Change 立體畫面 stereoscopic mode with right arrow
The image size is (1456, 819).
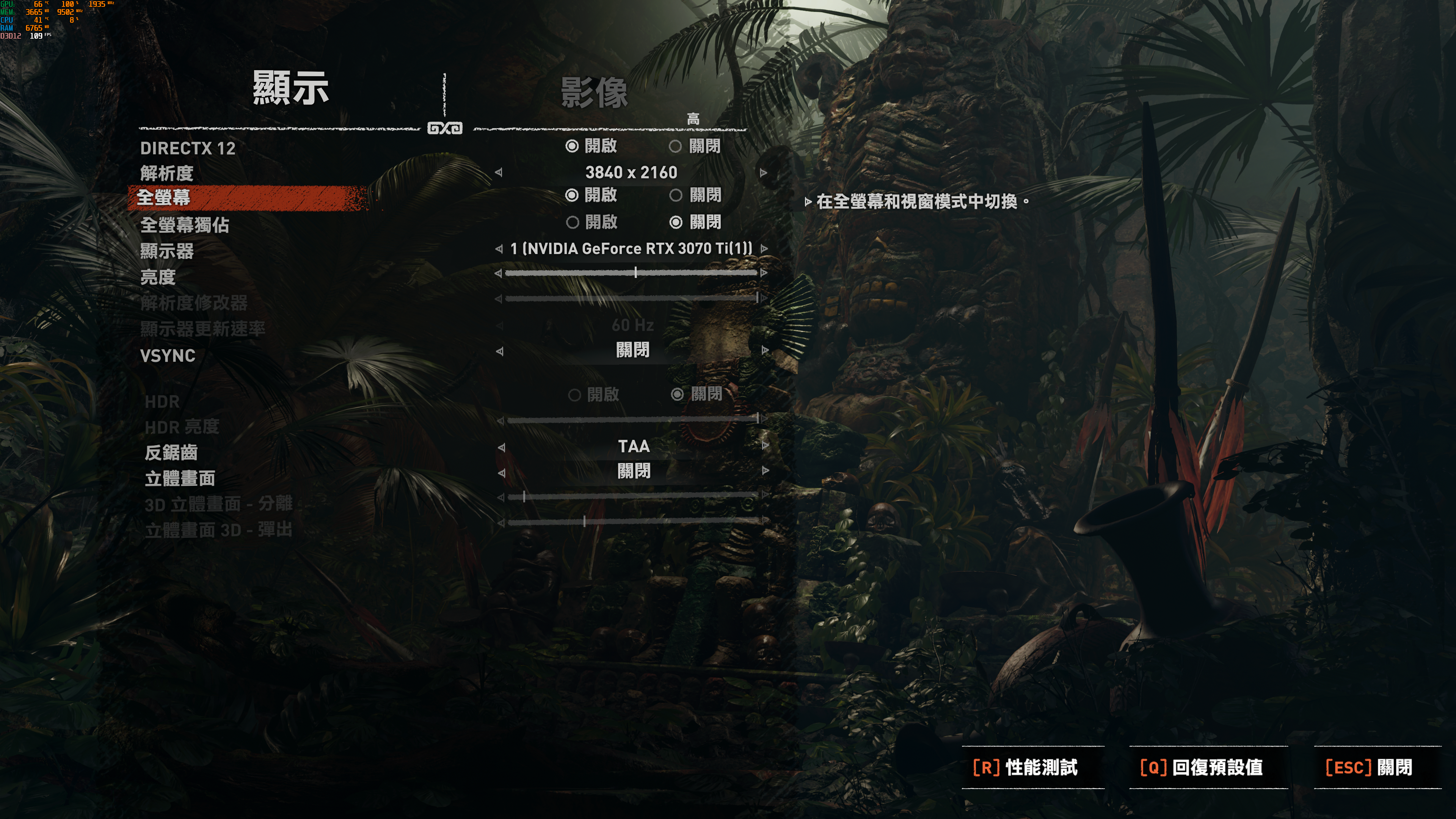tap(765, 471)
